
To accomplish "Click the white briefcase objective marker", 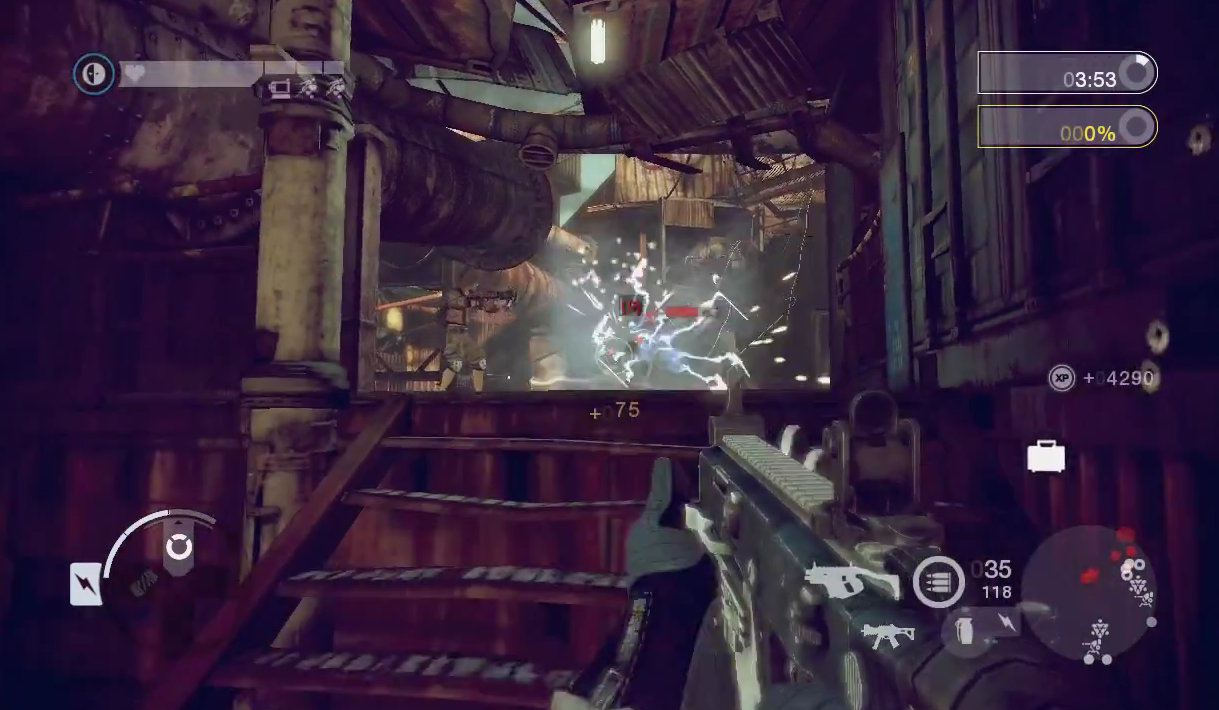I will pos(1046,456).
